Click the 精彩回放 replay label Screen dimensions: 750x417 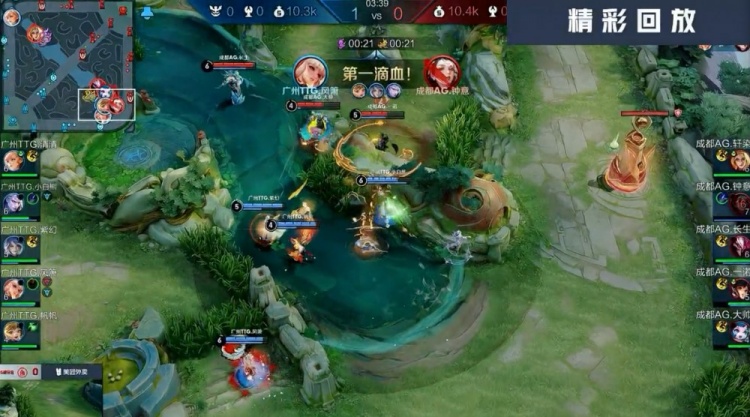click(631, 22)
